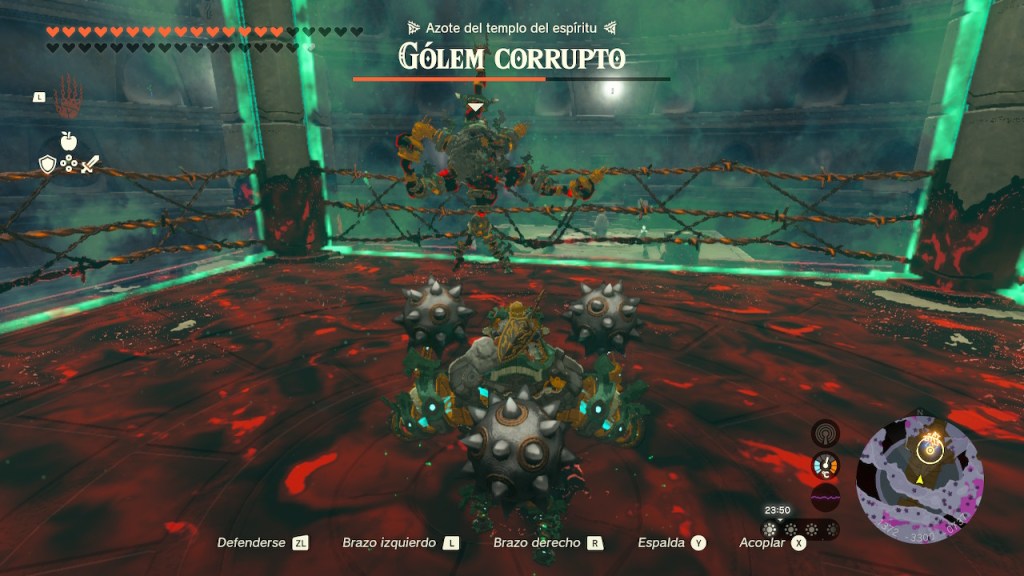Choose the shield quick-select icon
The width and height of the screenshot is (1024, 576).
46,165
